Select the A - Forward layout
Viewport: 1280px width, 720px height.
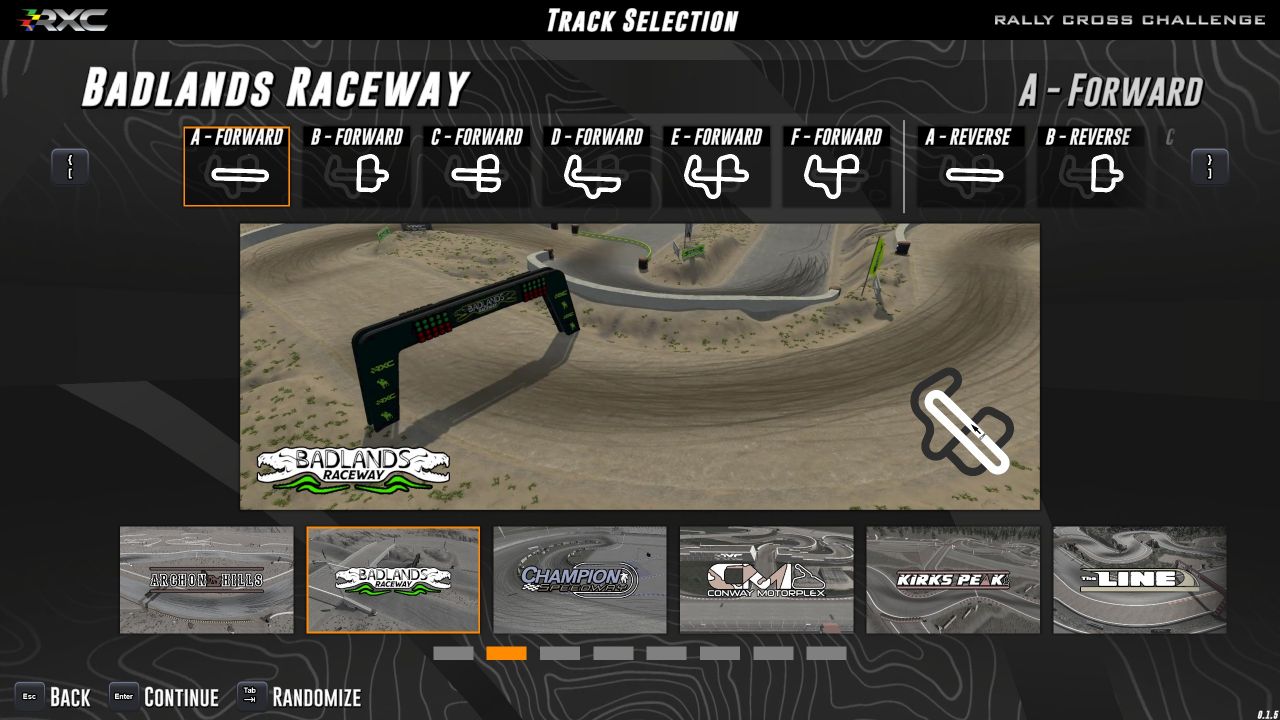[237, 167]
